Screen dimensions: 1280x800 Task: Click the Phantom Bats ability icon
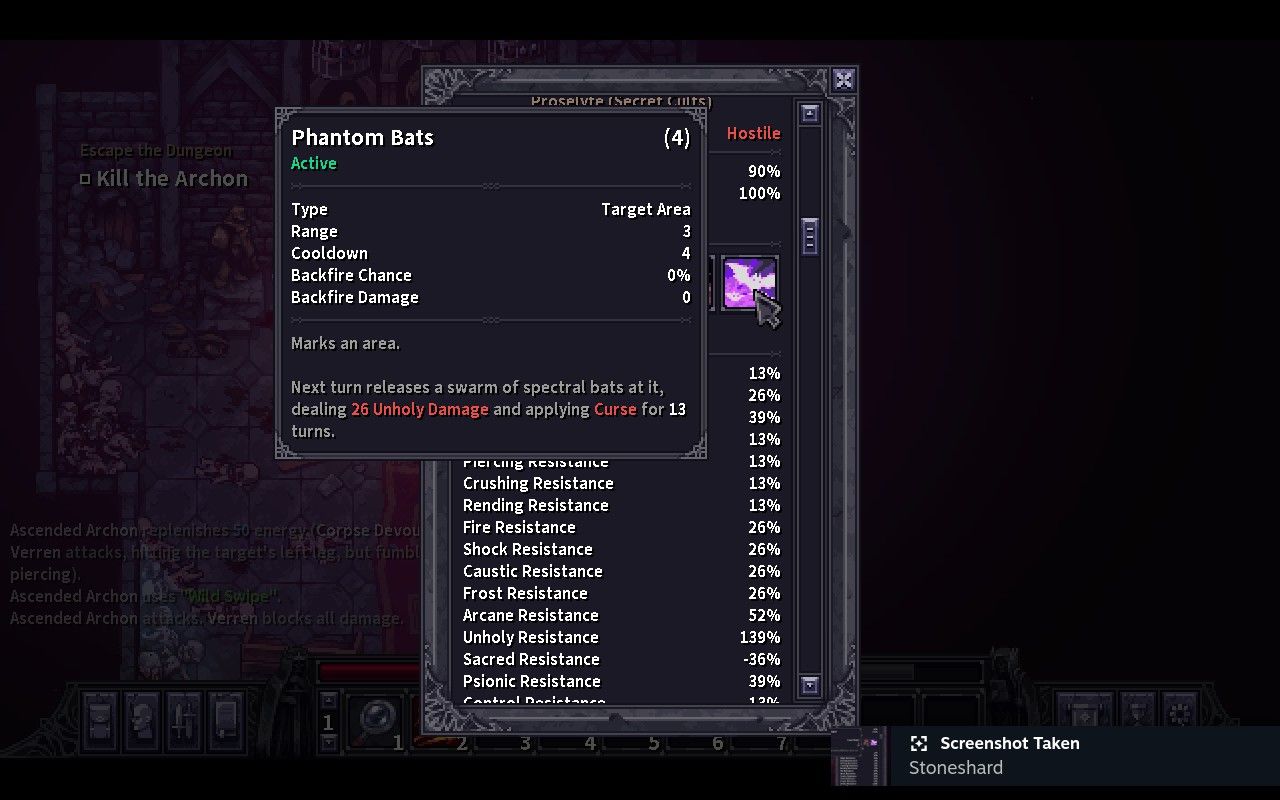click(748, 283)
